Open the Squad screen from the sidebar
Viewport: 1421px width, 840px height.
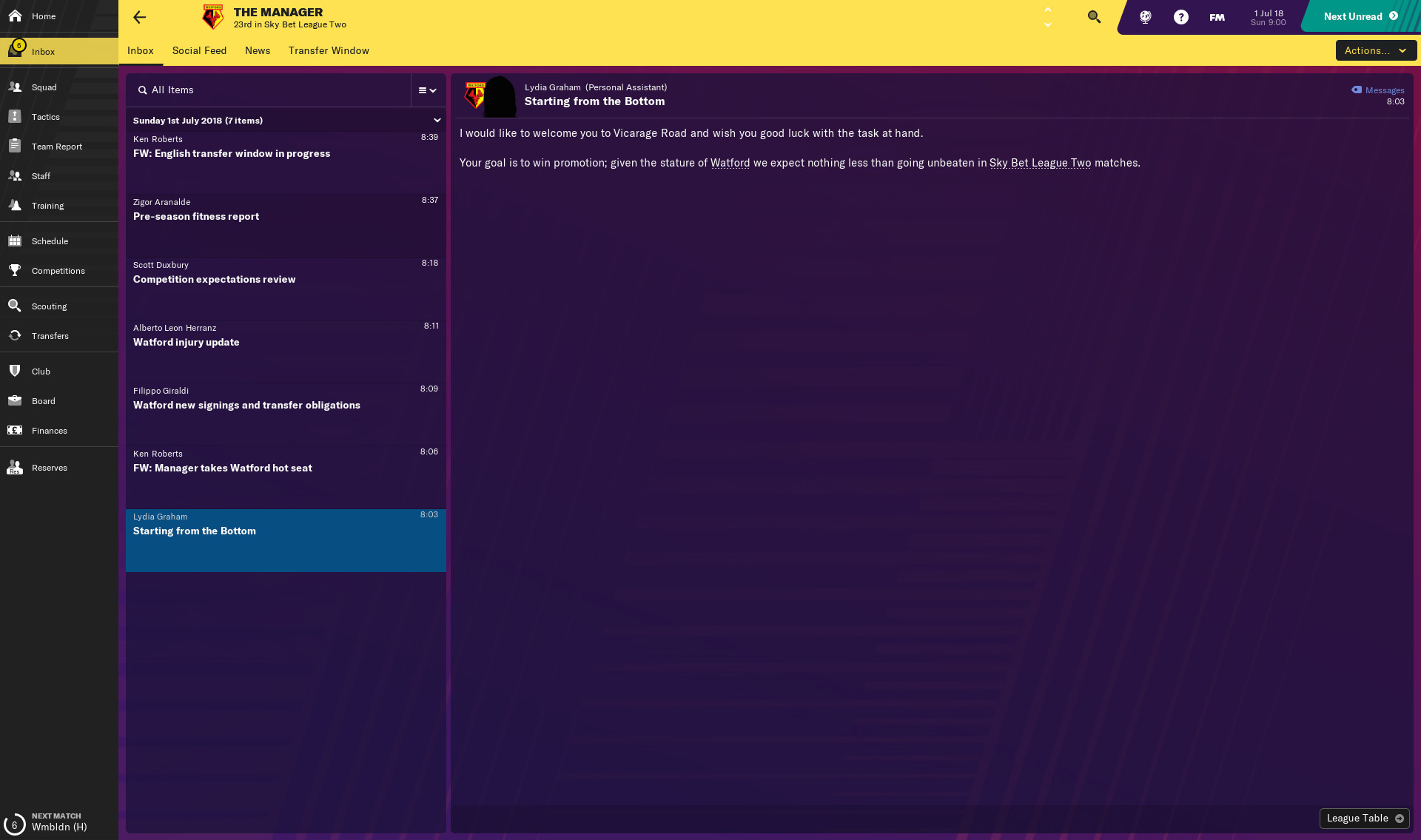44,87
